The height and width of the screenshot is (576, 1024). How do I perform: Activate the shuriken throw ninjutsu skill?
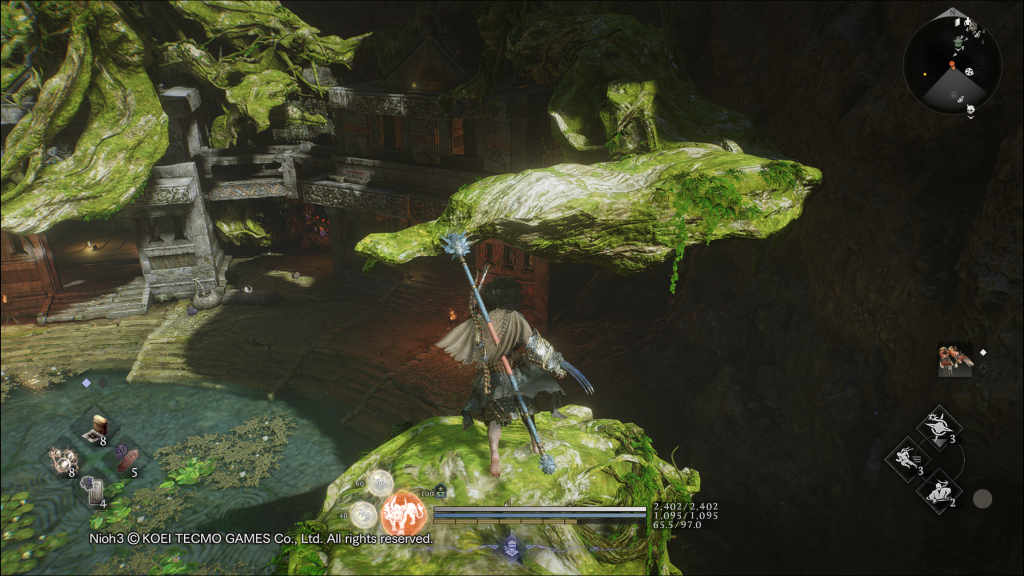pyautogui.click(x=939, y=428)
